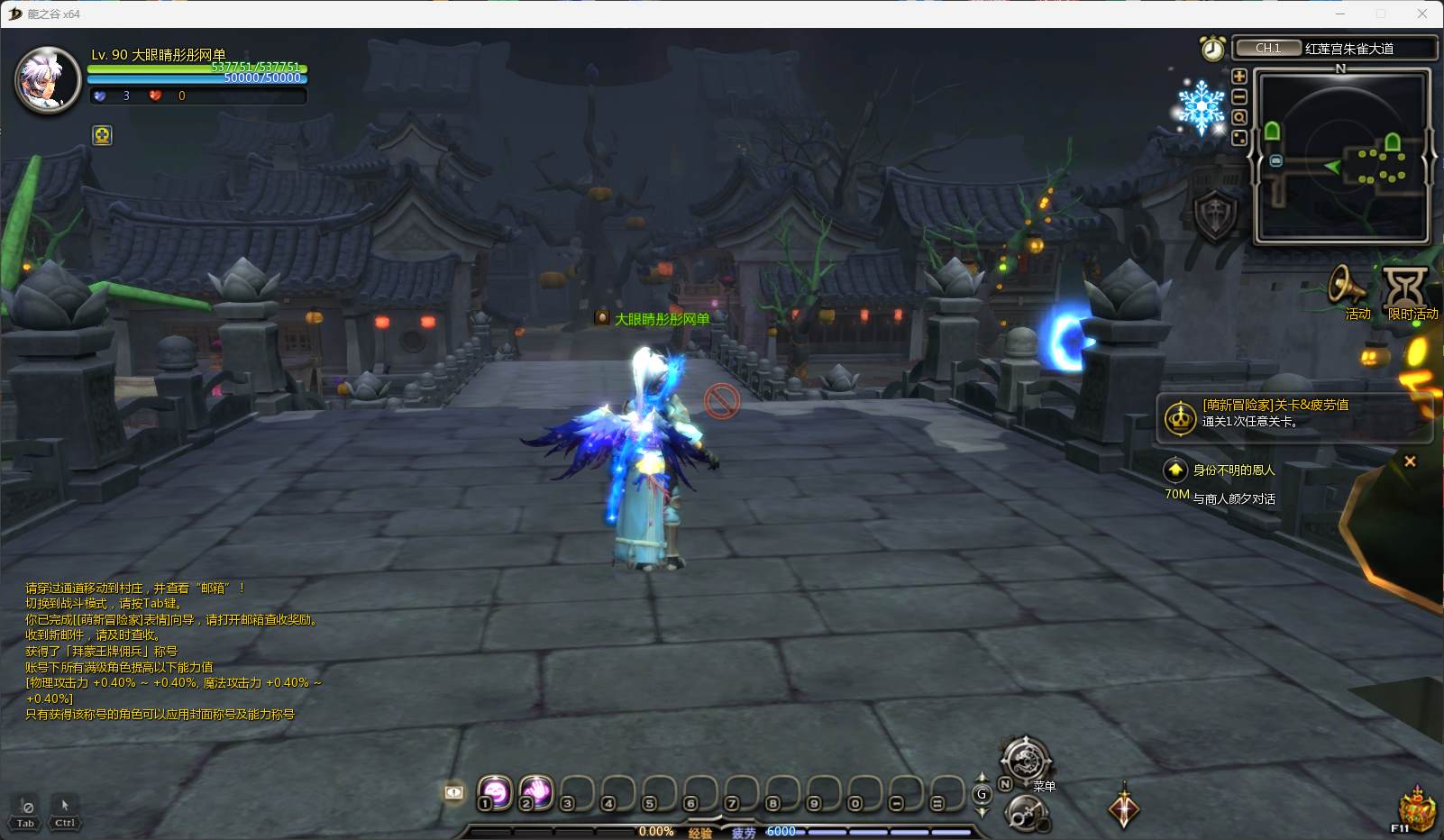This screenshot has height=840, width=1444.
Task: Open the F11 treasure chest shop
Action: tap(1416, 808)
